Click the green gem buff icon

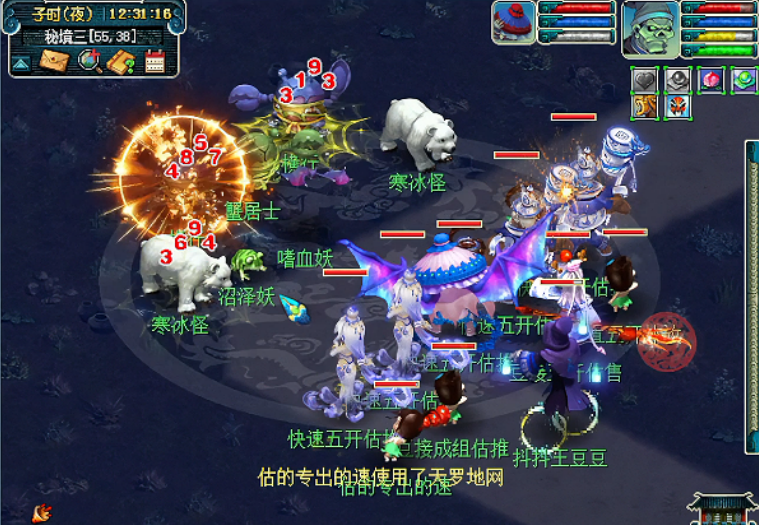[x=744, y=80]
